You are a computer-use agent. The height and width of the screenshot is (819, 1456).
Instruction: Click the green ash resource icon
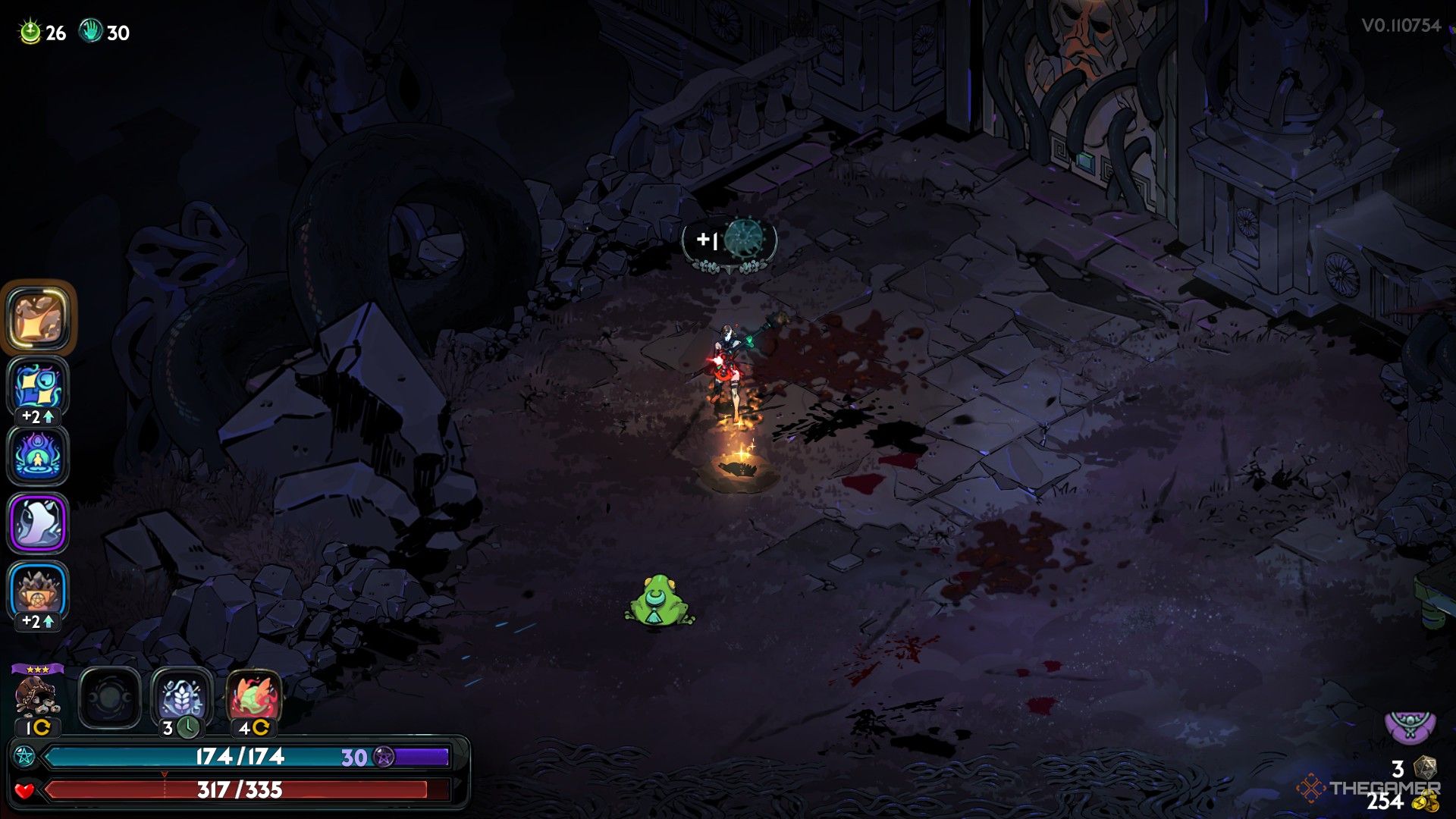[30, 32]
